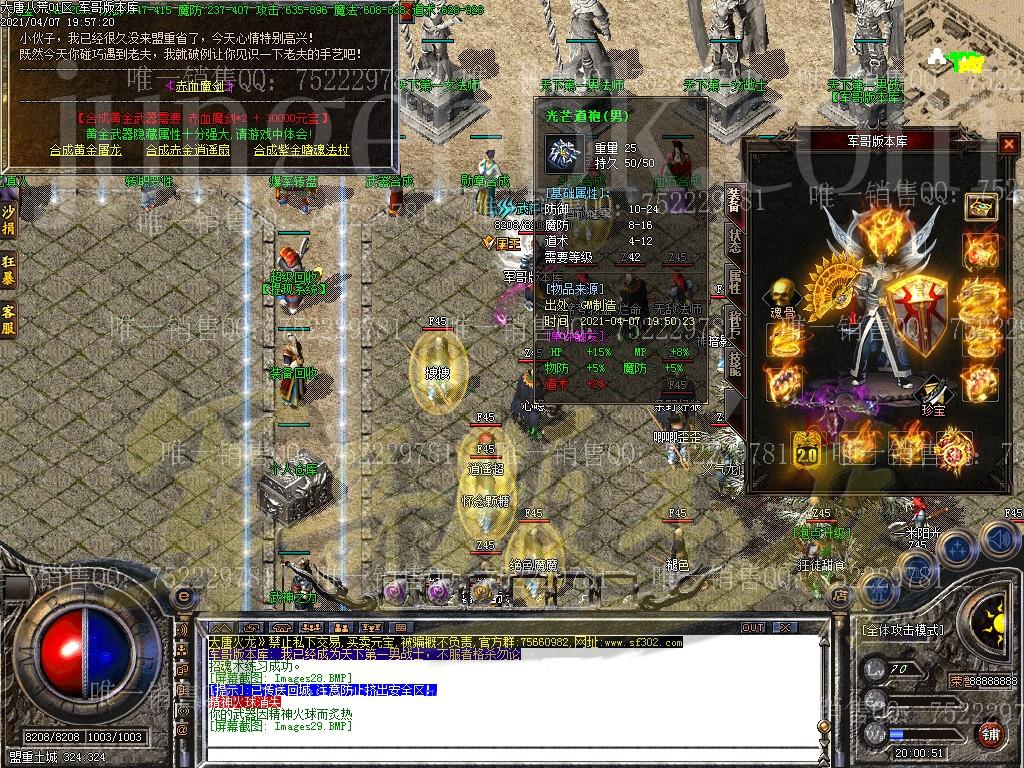Activate the 狂暴 side button
Screen dimensions: 1024x768
pyautogui.click(x=8, y=269)
